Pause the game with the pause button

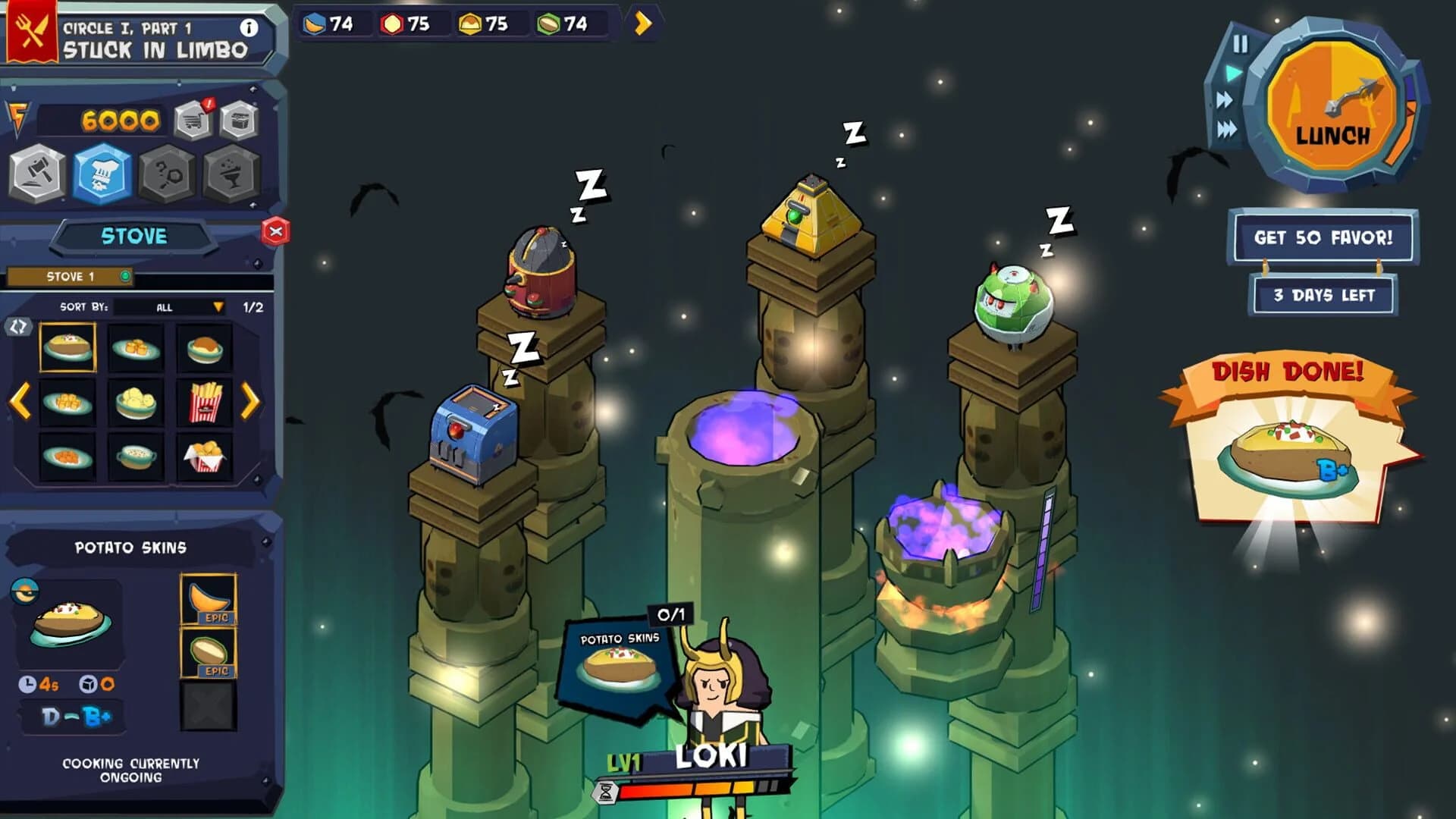[x=1241, y=45]
